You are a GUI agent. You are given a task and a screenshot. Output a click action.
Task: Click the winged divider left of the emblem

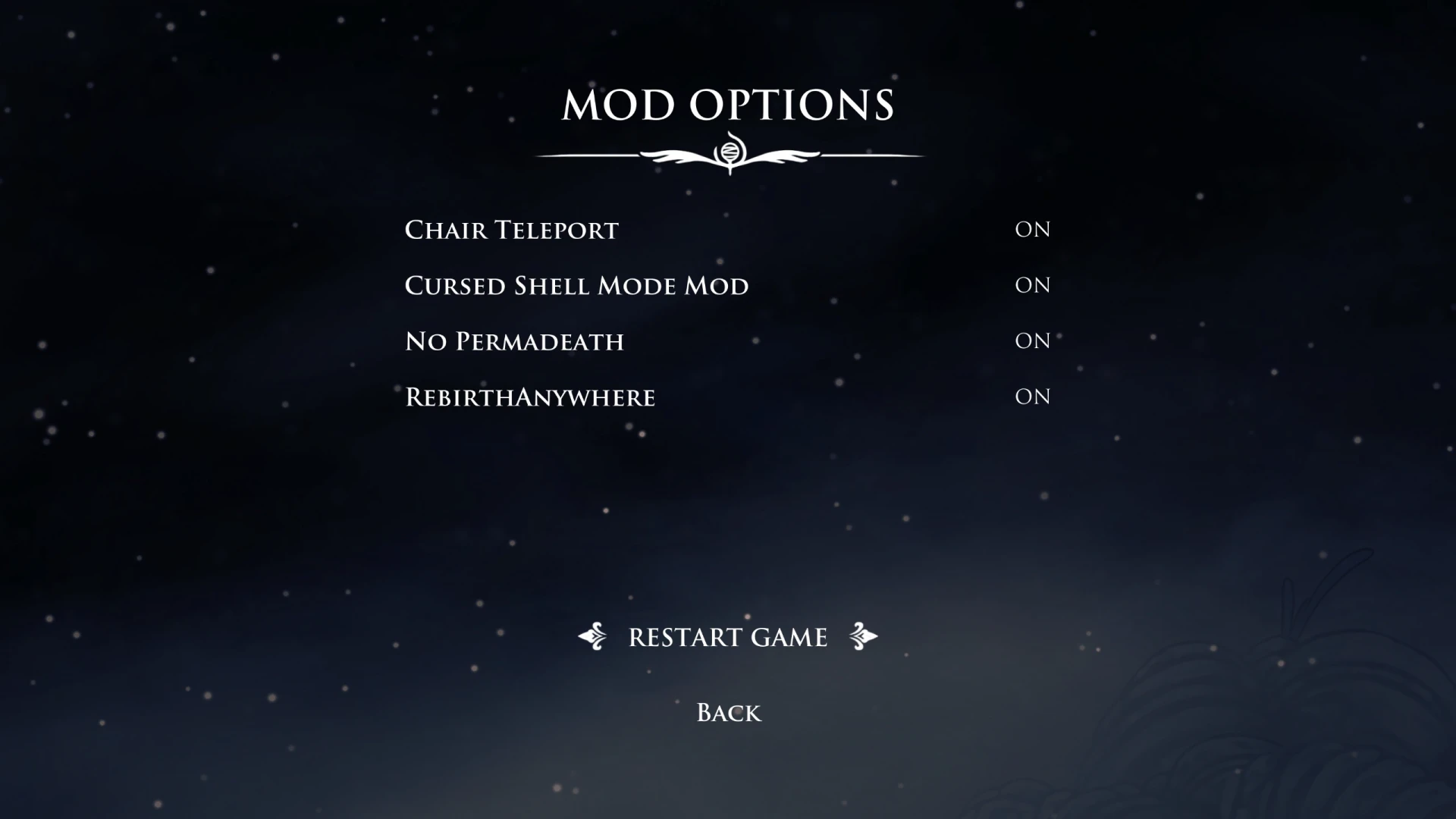click(675, 155)
